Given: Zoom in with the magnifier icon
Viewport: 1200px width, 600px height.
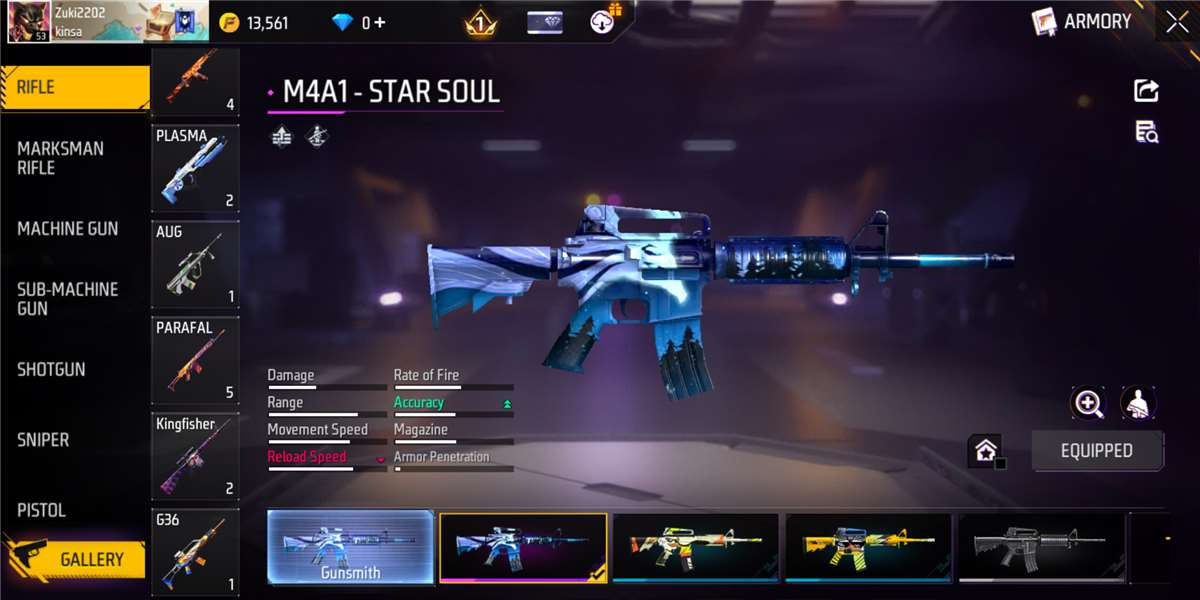Looking at the screenshot, I should tap(1087, 403).
